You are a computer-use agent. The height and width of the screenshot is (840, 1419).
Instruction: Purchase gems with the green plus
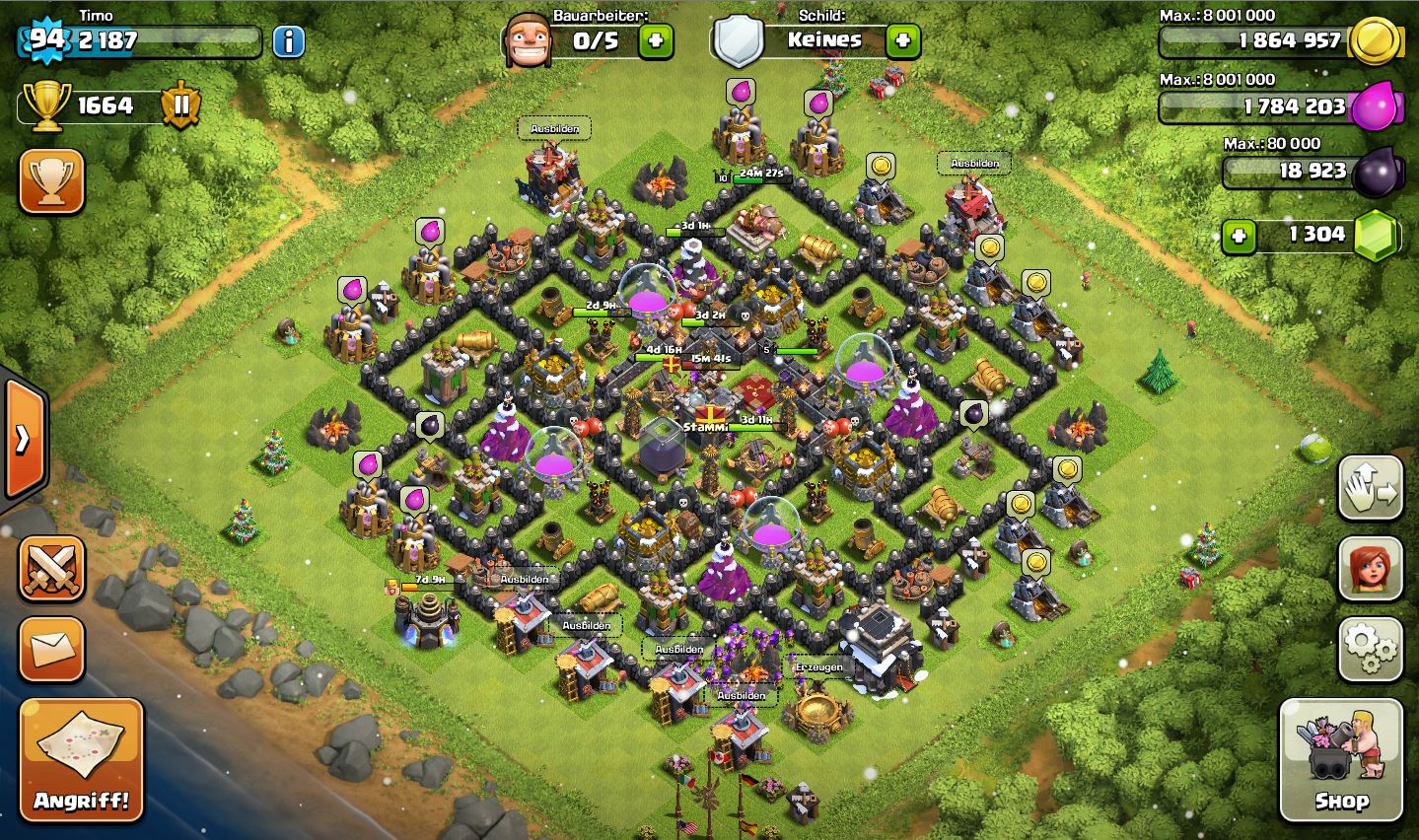coord(1240,236)
